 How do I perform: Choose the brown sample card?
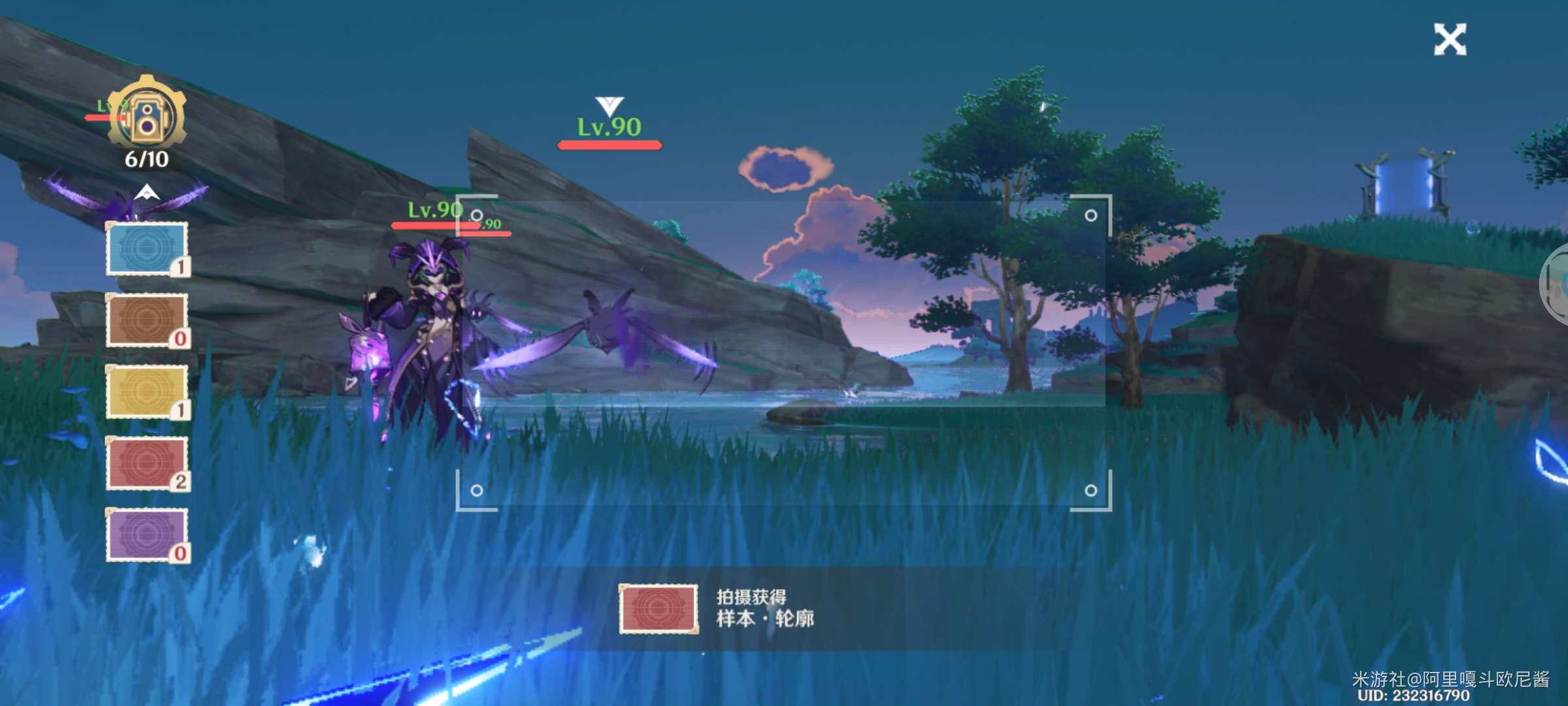[x=147, y=320]
